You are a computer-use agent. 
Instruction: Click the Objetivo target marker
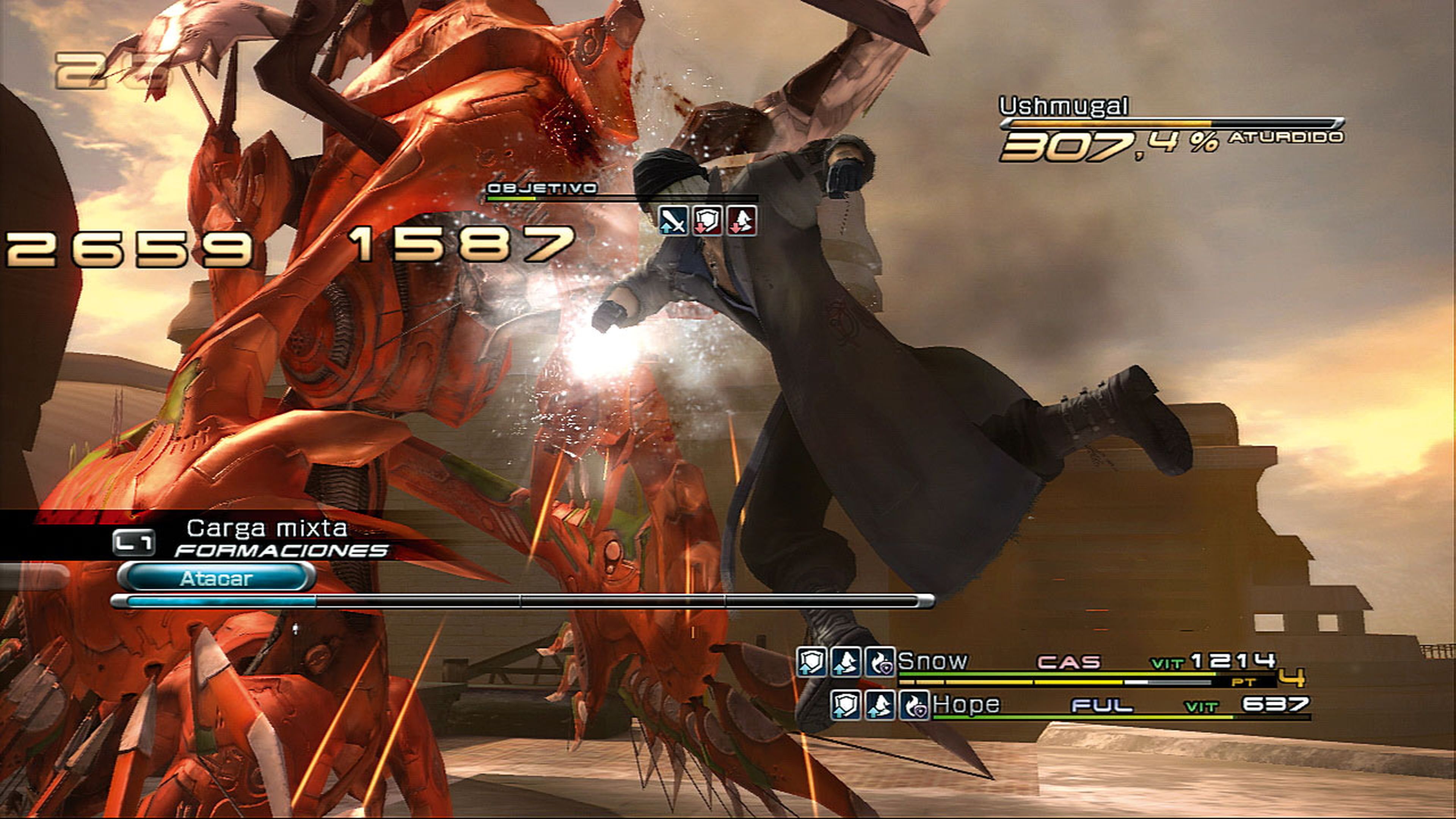pyautogui.click(x=541, y=188)
